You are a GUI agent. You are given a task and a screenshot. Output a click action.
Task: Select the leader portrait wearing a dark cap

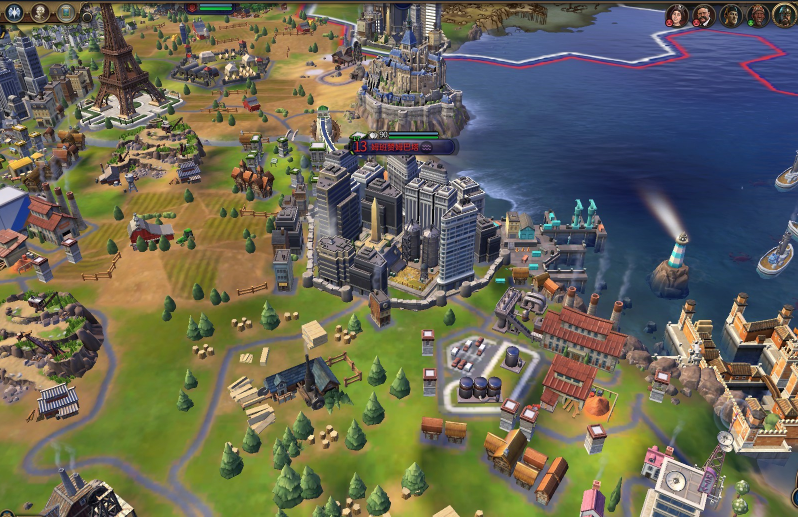click(x=731, y=15)
